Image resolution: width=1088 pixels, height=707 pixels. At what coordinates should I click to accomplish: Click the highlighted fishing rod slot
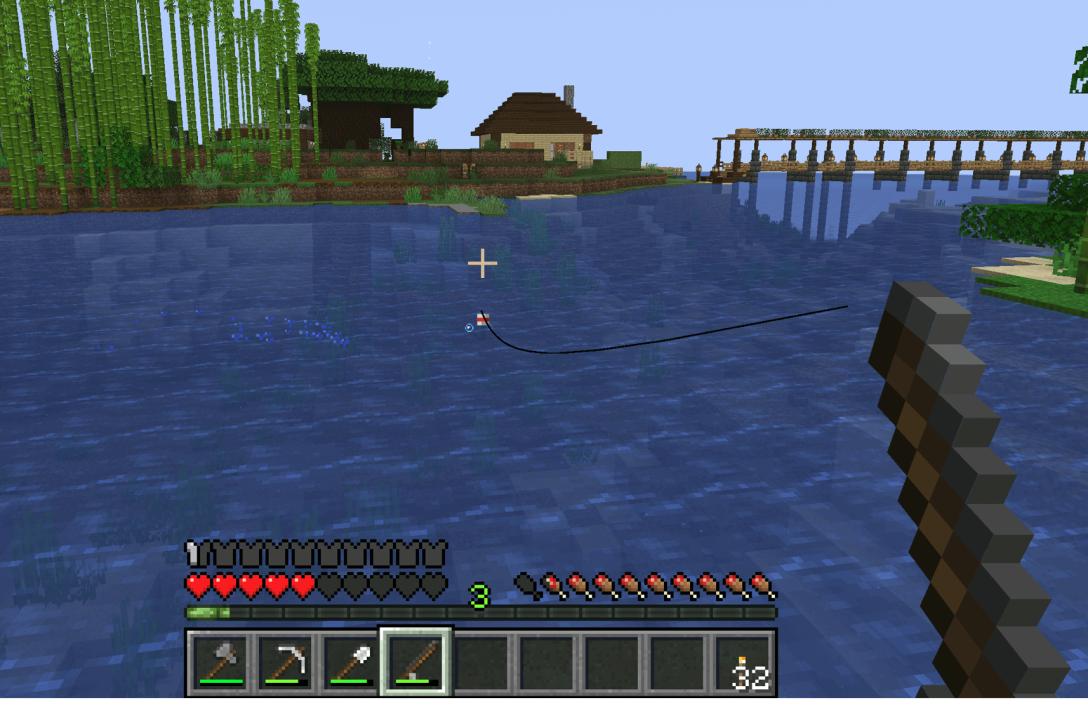(416, 661)
